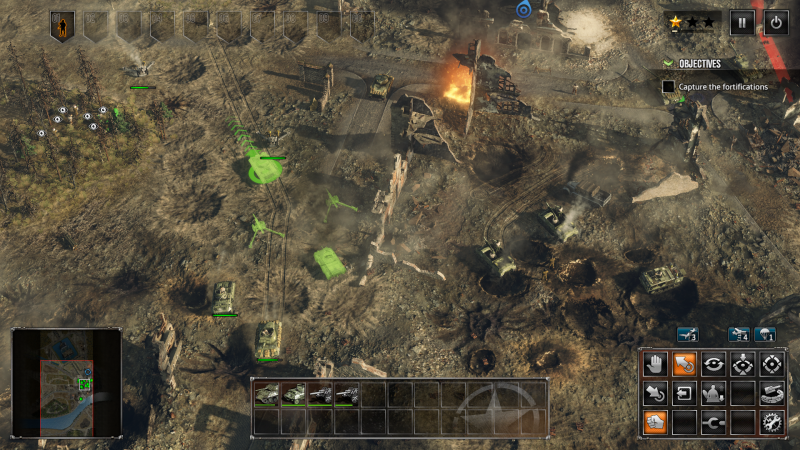This screenshot has height=450, width=800.
Task: Click the power quit button
Action: pos(776,23)
